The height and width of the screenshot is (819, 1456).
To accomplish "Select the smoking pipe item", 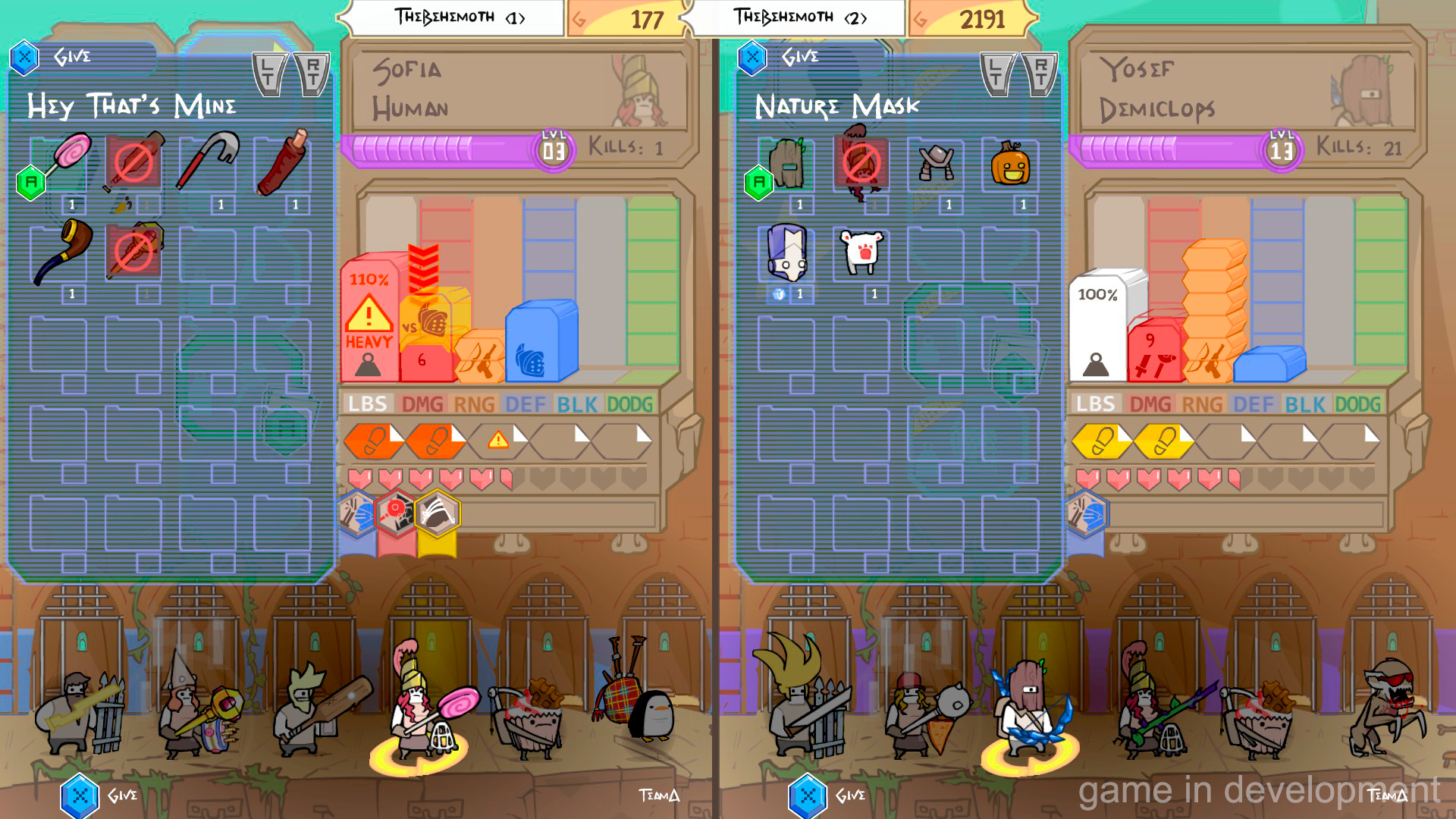I will [64, 249].
